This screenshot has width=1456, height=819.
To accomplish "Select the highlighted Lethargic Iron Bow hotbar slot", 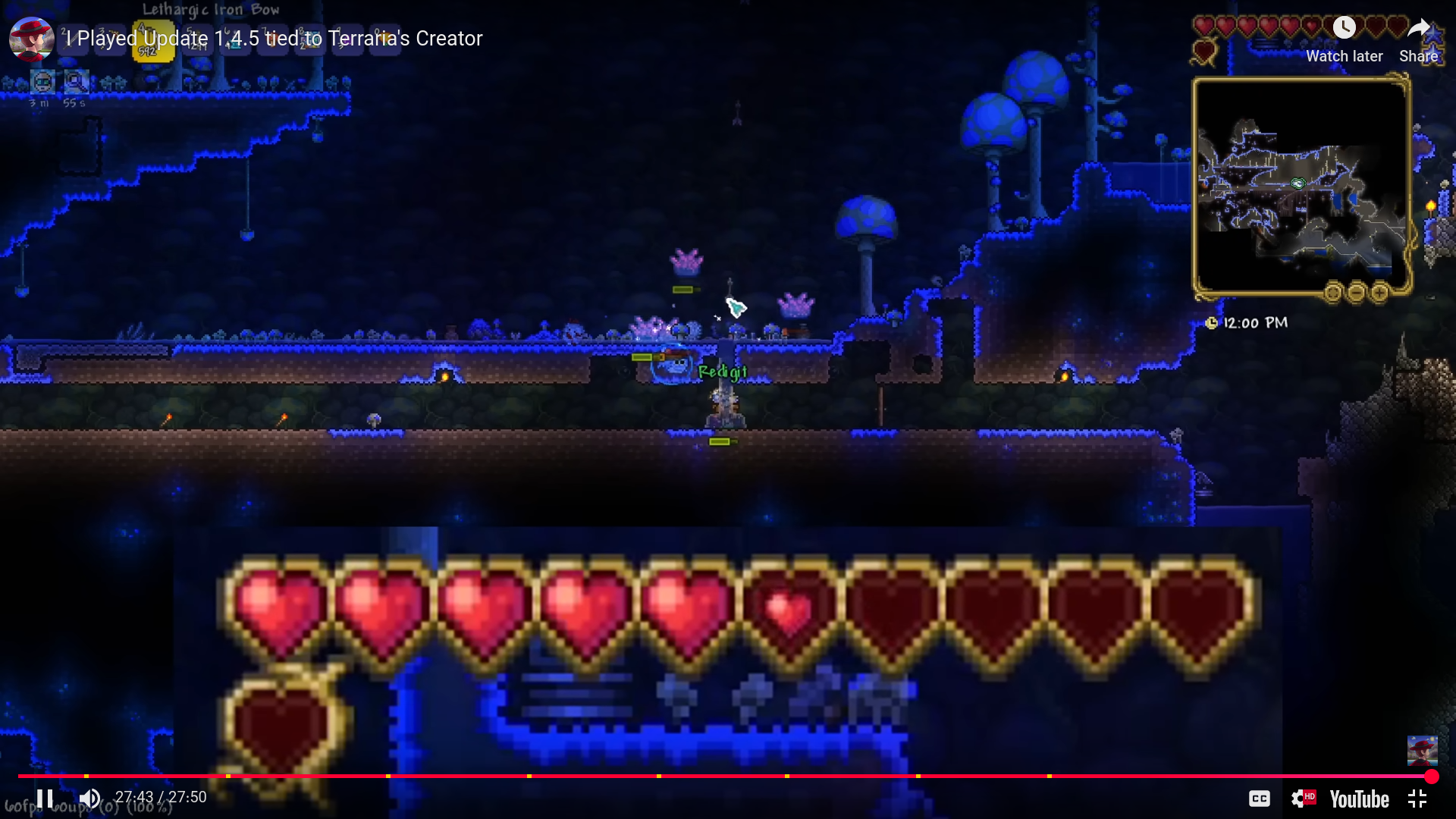I will point(153,41).
